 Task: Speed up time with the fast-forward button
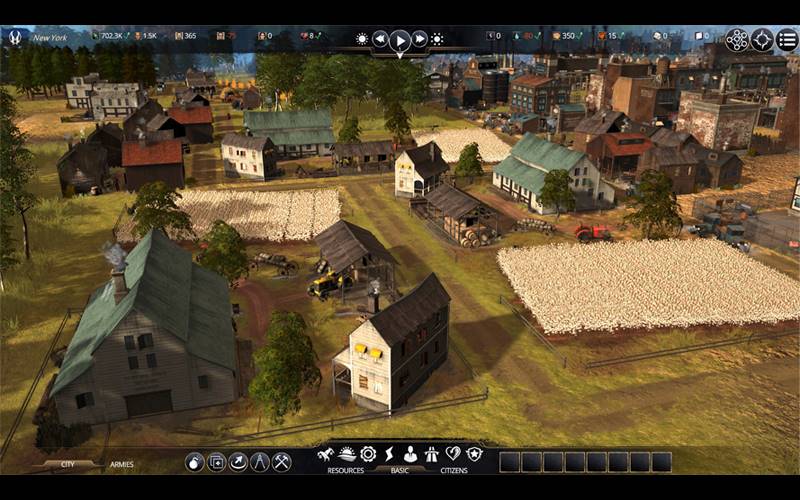pyautogui.click(x=420, y=39)
